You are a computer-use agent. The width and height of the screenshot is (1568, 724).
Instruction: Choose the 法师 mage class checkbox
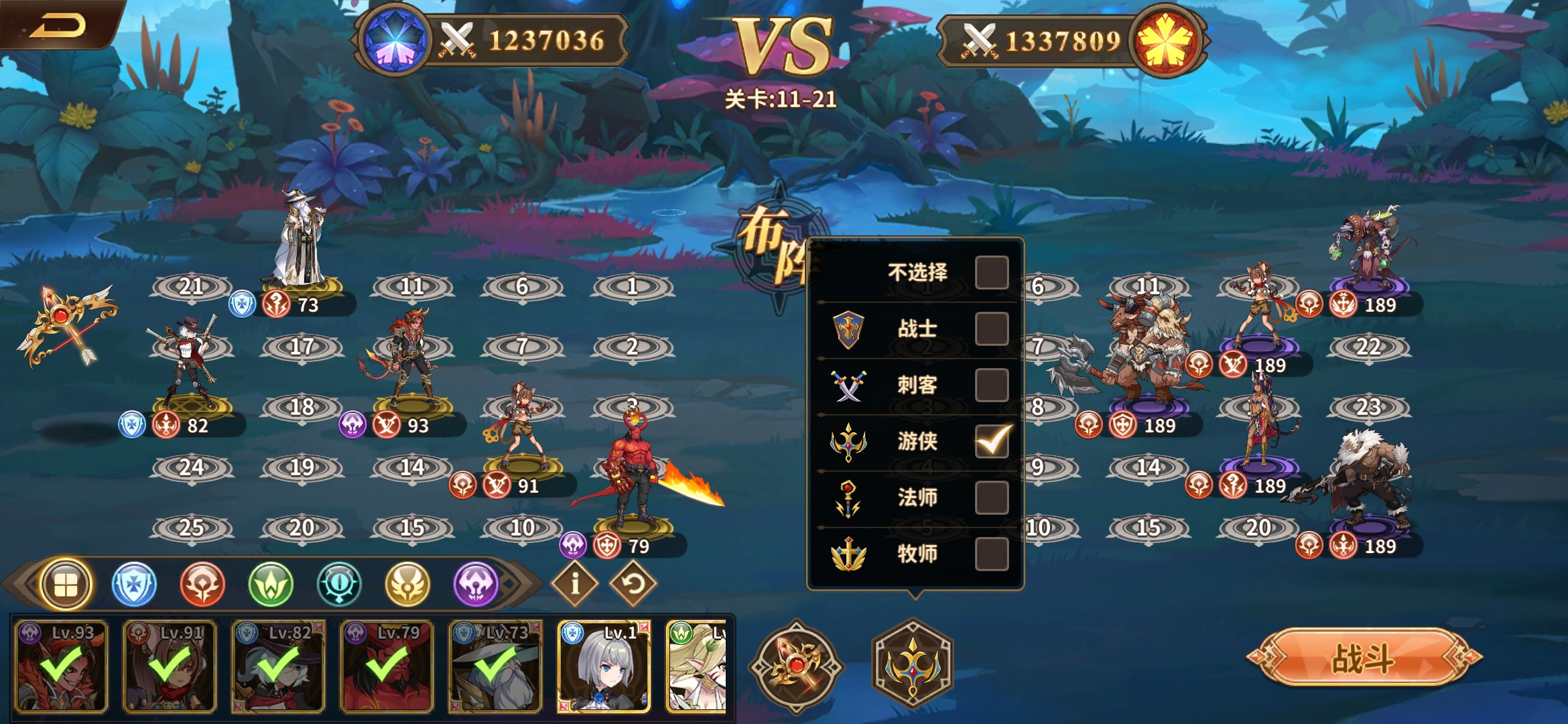point(992,497)
